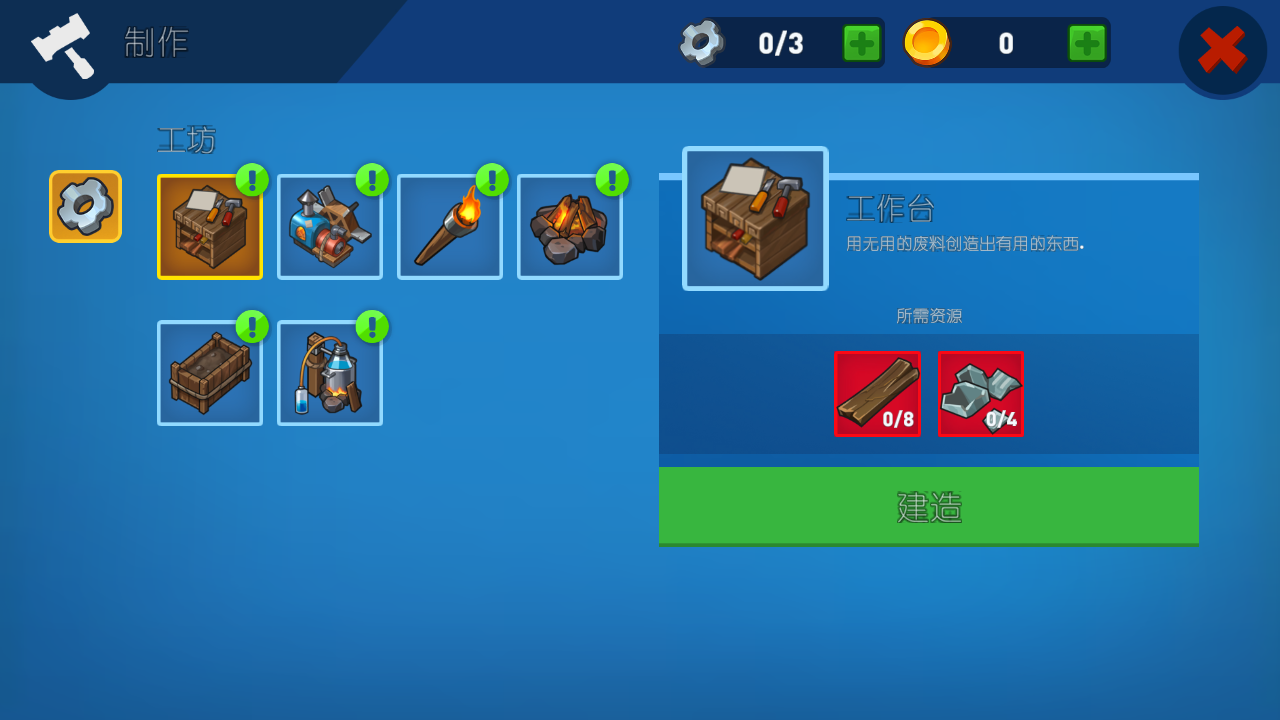Pick the campfire crafting slot
Viewport: 1280px width, 720px height.
[x=570, y=227]
